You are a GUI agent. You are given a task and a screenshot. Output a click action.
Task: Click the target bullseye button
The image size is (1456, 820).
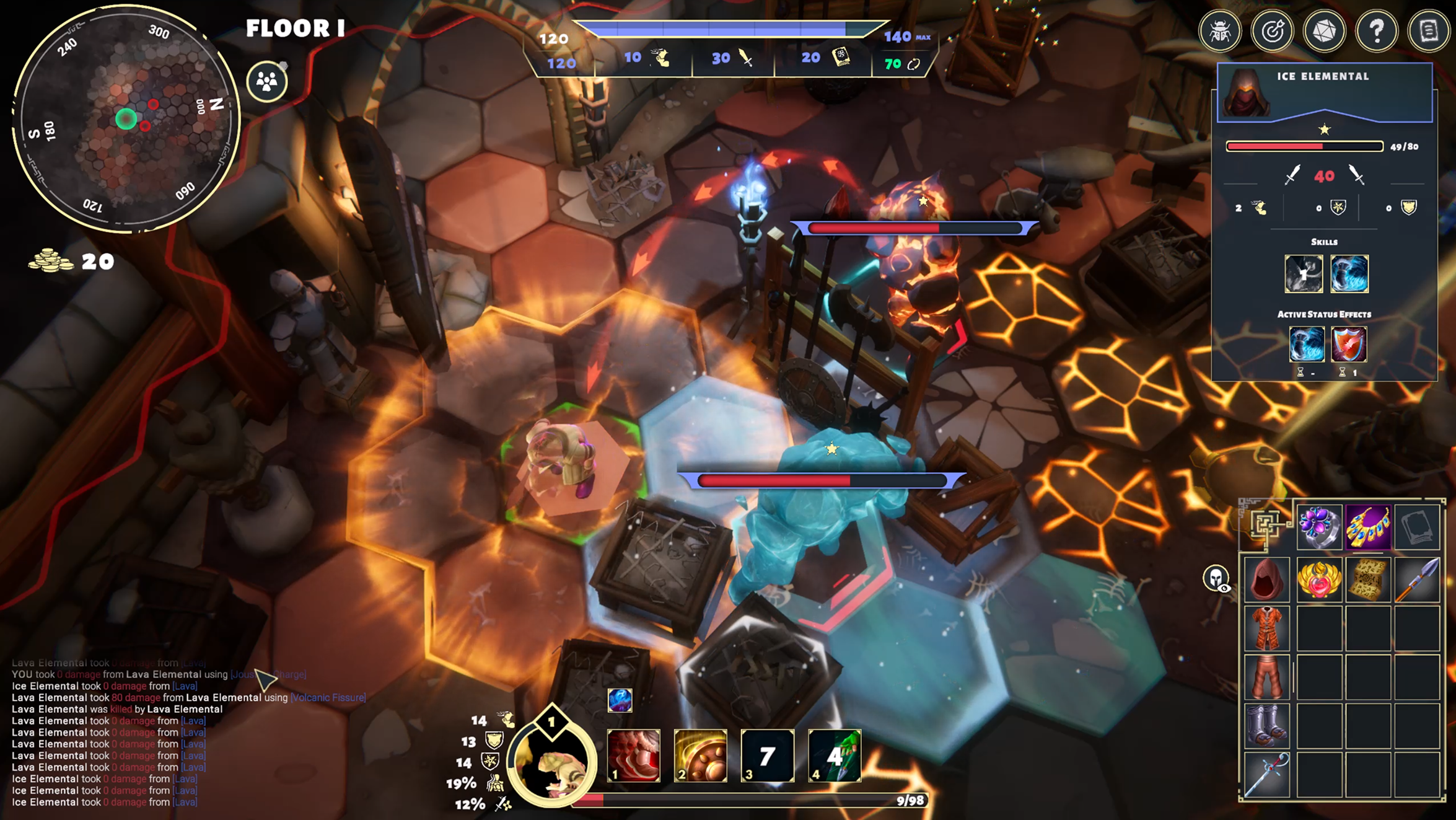(x=1272, y=31)
